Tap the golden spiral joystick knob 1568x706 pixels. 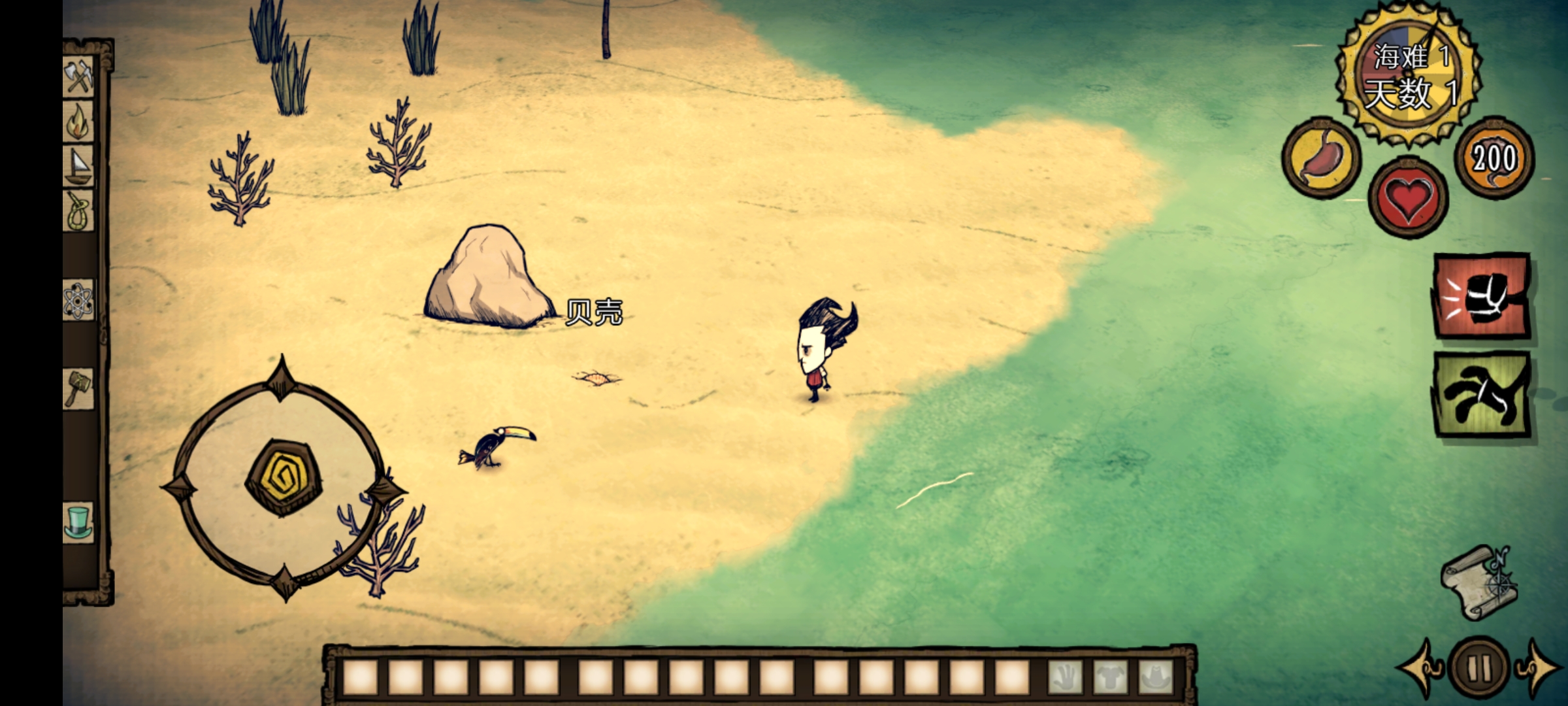[283, 477]
